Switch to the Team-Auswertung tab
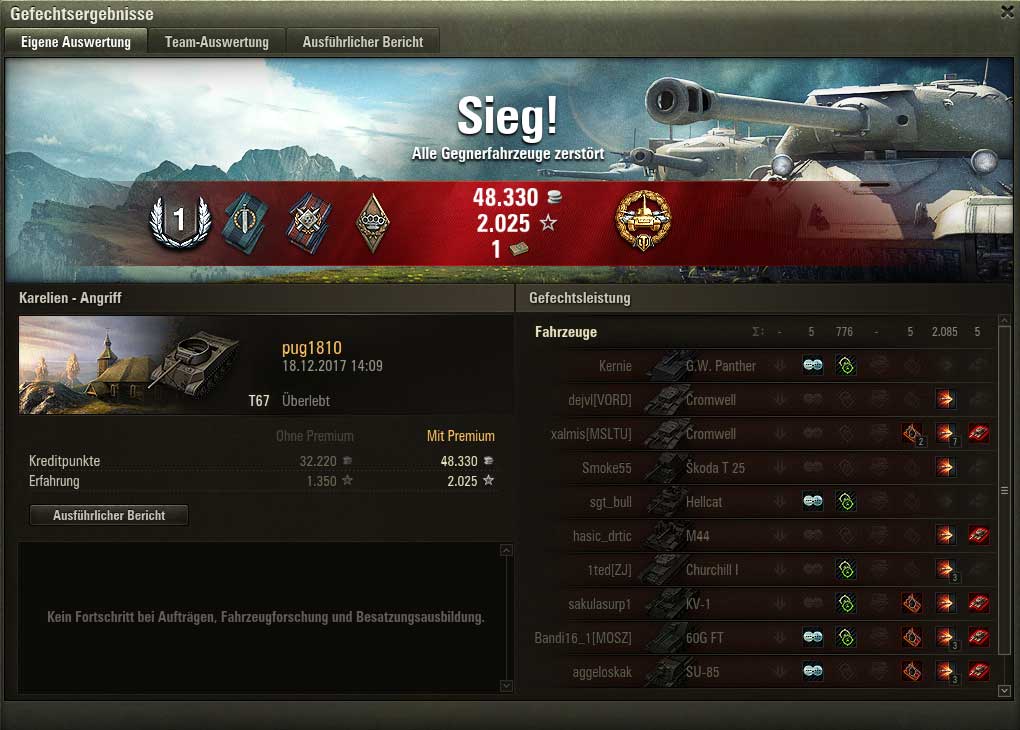 (217, 42)
